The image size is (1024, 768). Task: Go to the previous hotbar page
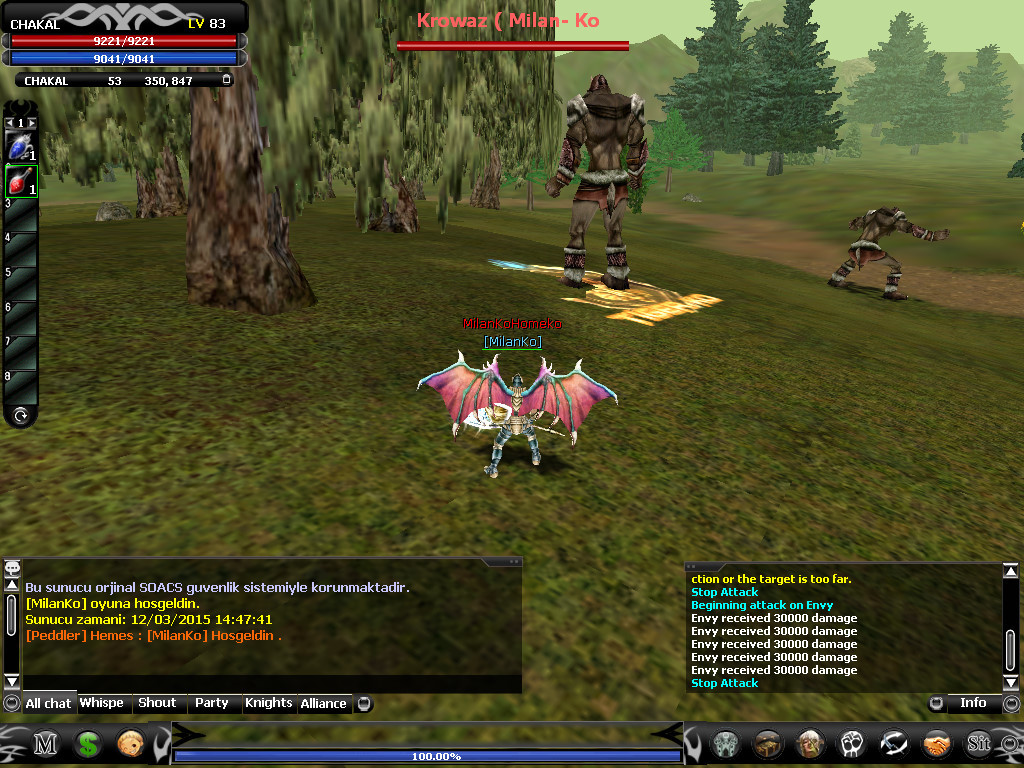pos(9,123)
